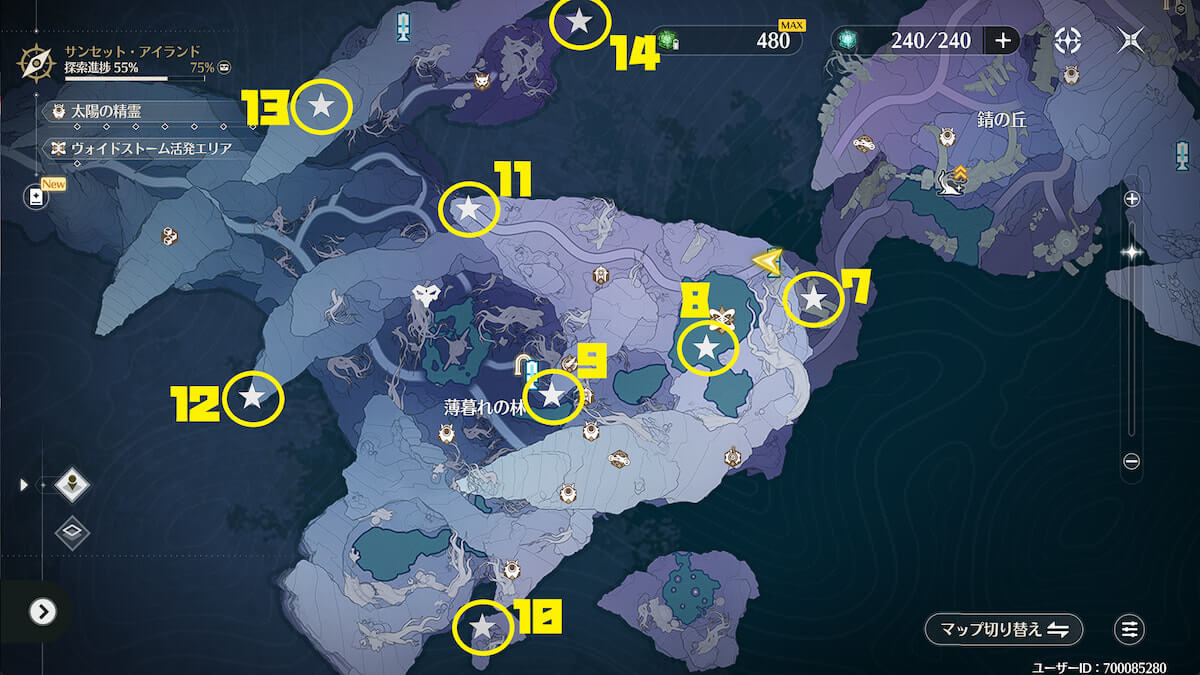Expand the side panel with the arrow button
1200x675 pixels.
point(42,611)
